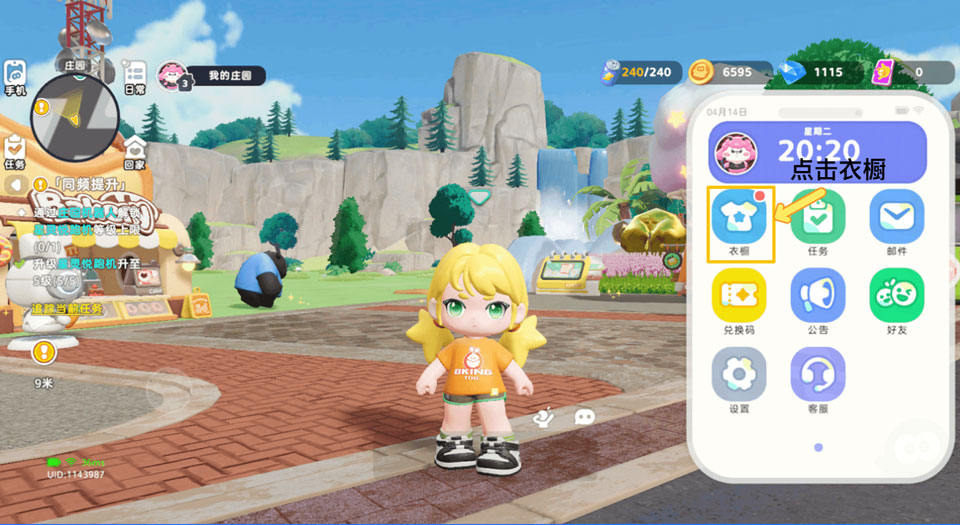Open the 任务 clipboard icon beside the minimap

[15, 151]
